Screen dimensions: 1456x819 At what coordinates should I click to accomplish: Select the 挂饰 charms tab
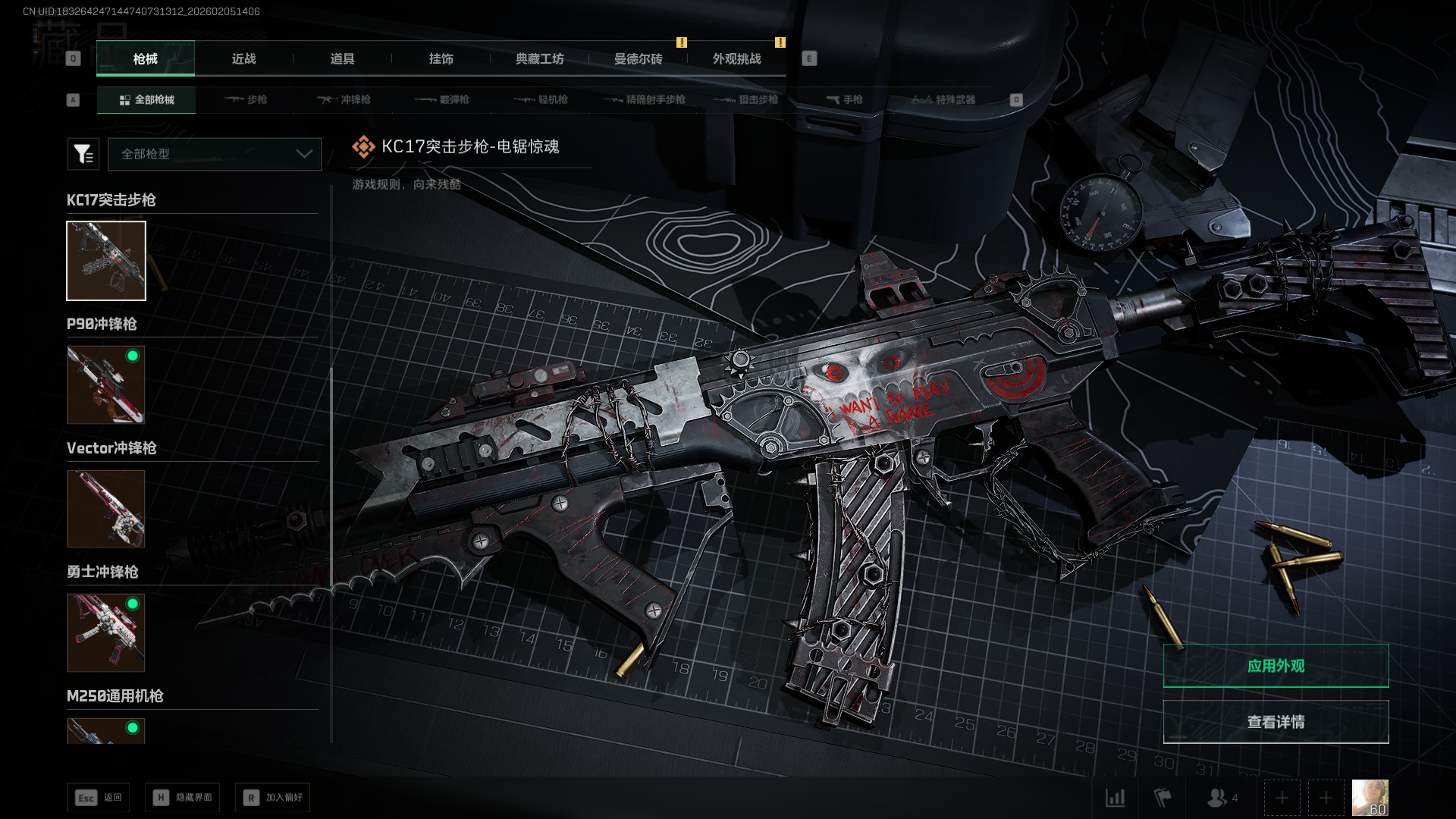click(x=441, y=59)
